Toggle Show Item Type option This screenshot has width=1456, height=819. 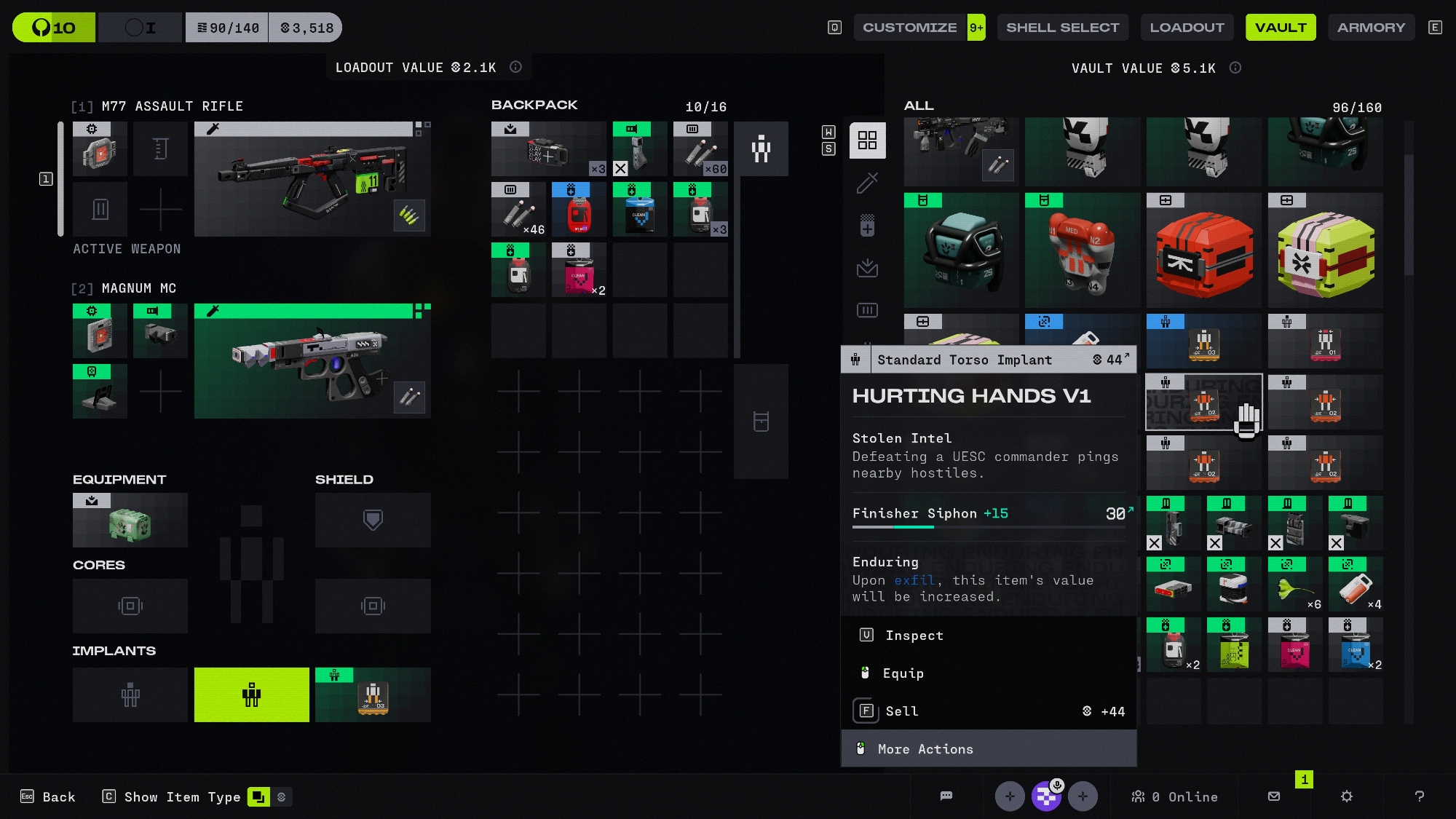[x=182, y=797]
